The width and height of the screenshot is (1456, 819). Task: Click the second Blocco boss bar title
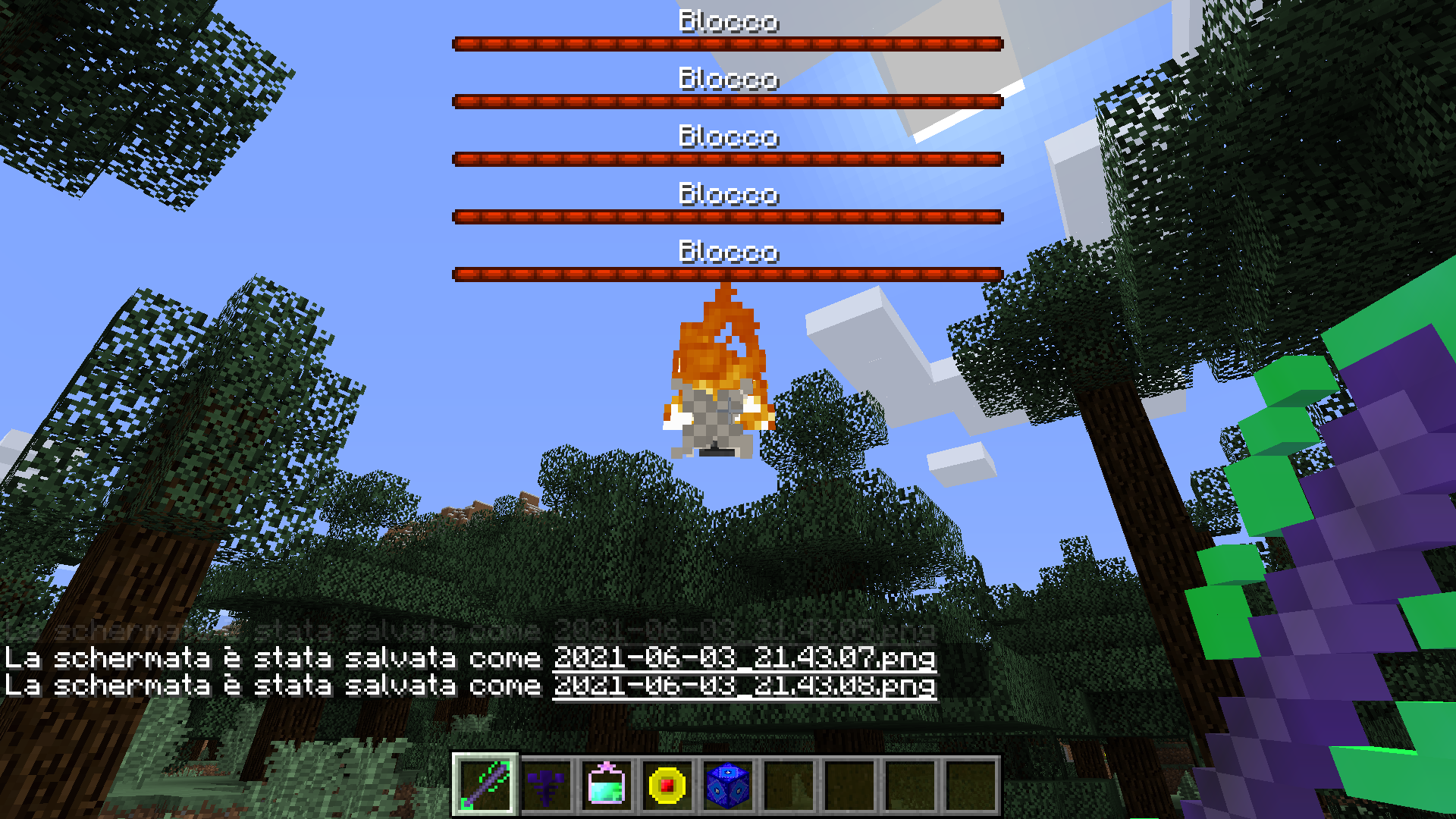[728, 79]
